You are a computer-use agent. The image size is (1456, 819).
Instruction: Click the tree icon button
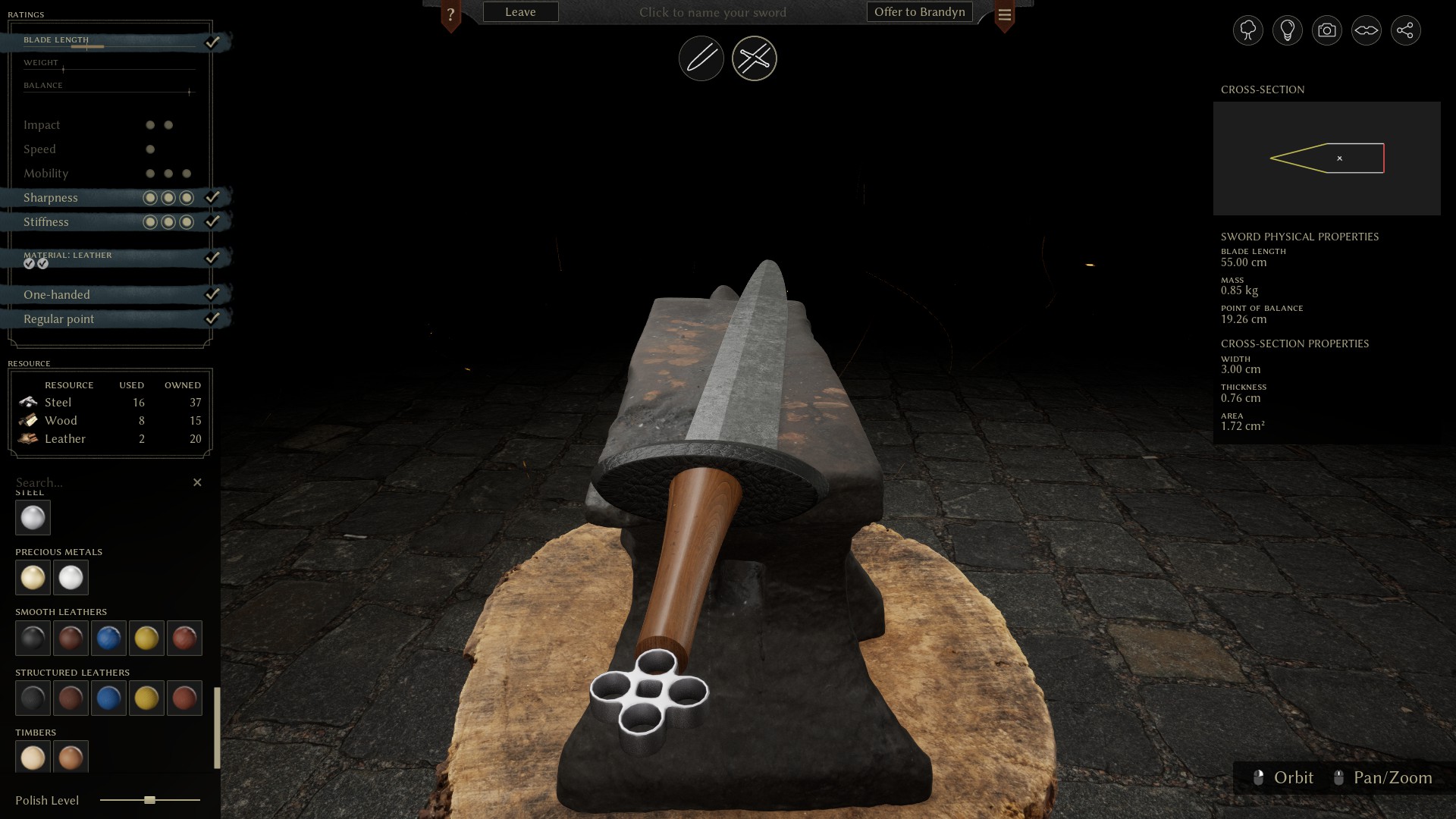click(x=1247, y=30)
